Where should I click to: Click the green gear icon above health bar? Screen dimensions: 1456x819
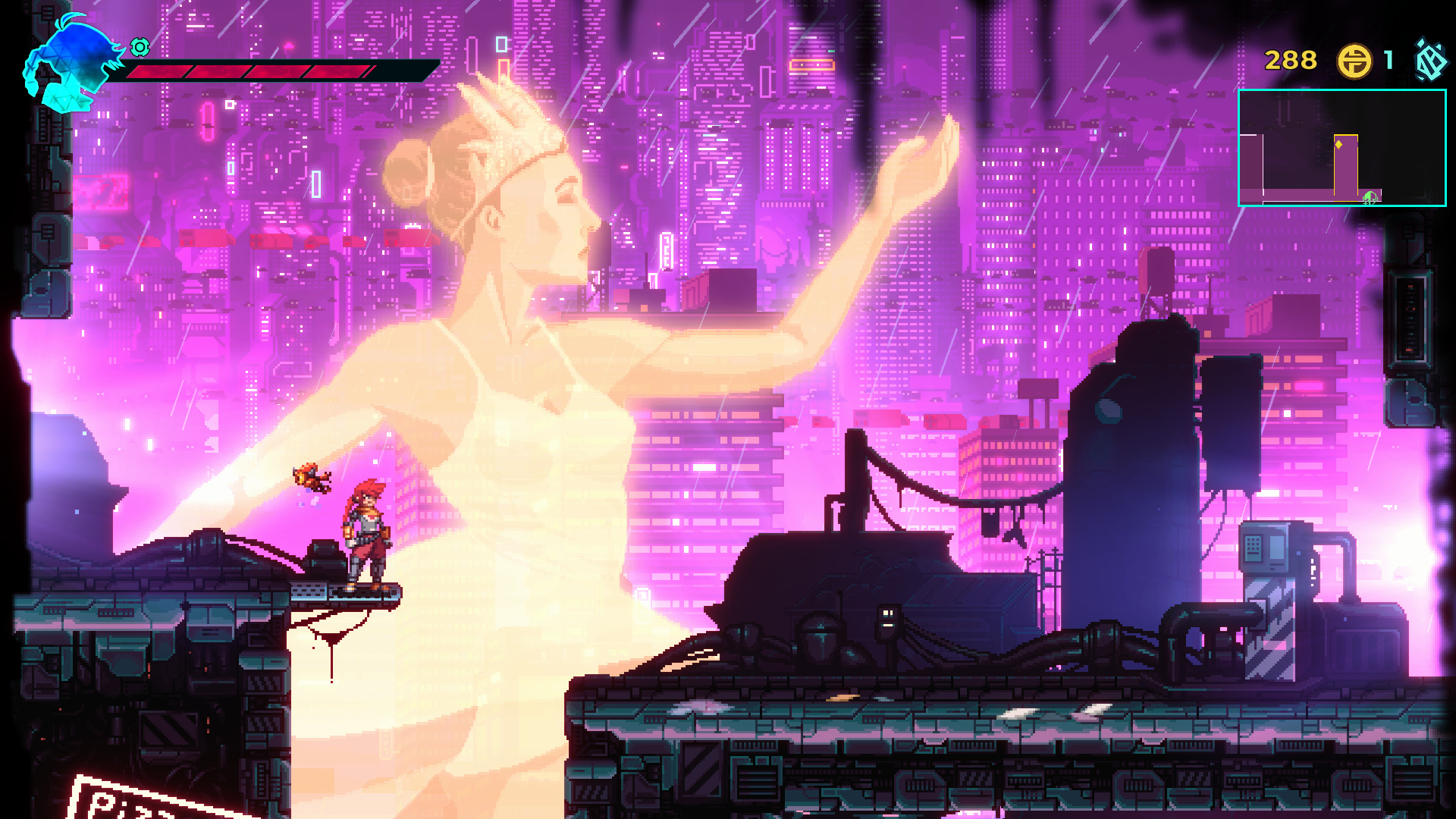[x=140, y=47]
